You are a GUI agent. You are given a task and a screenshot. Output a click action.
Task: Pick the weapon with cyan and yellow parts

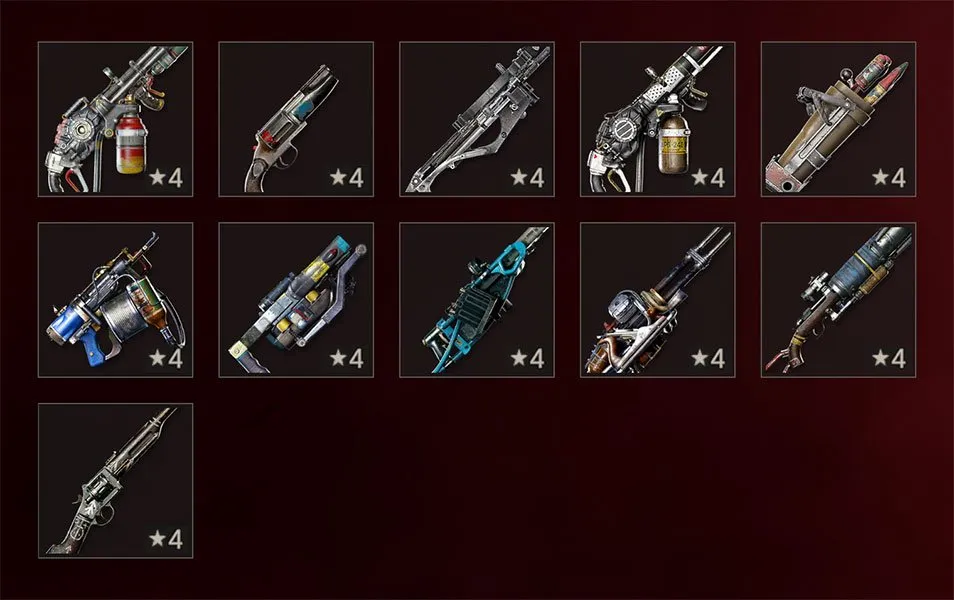click(x=296, y=299)
